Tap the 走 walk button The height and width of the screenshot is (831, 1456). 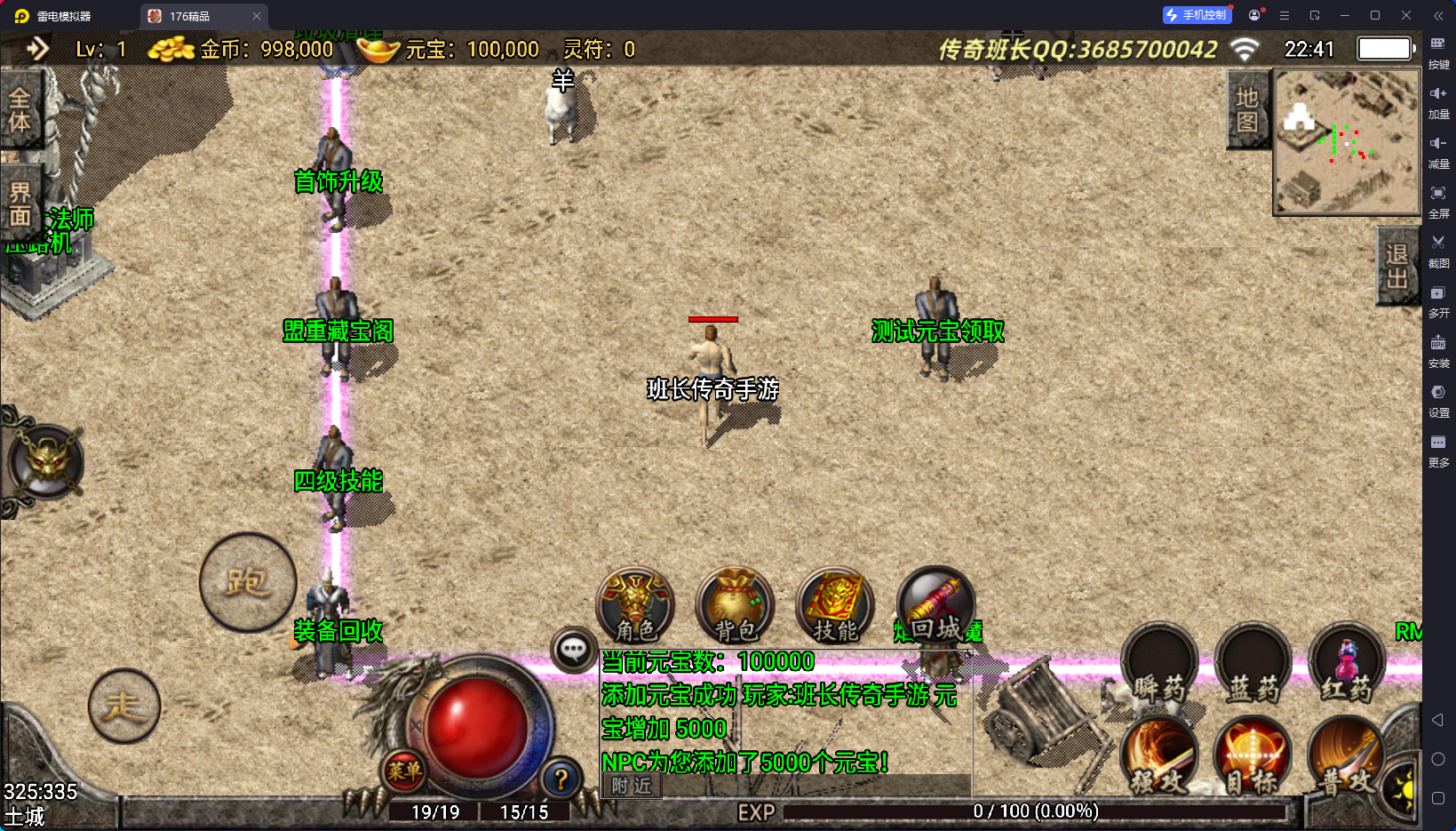click(124, 706)
